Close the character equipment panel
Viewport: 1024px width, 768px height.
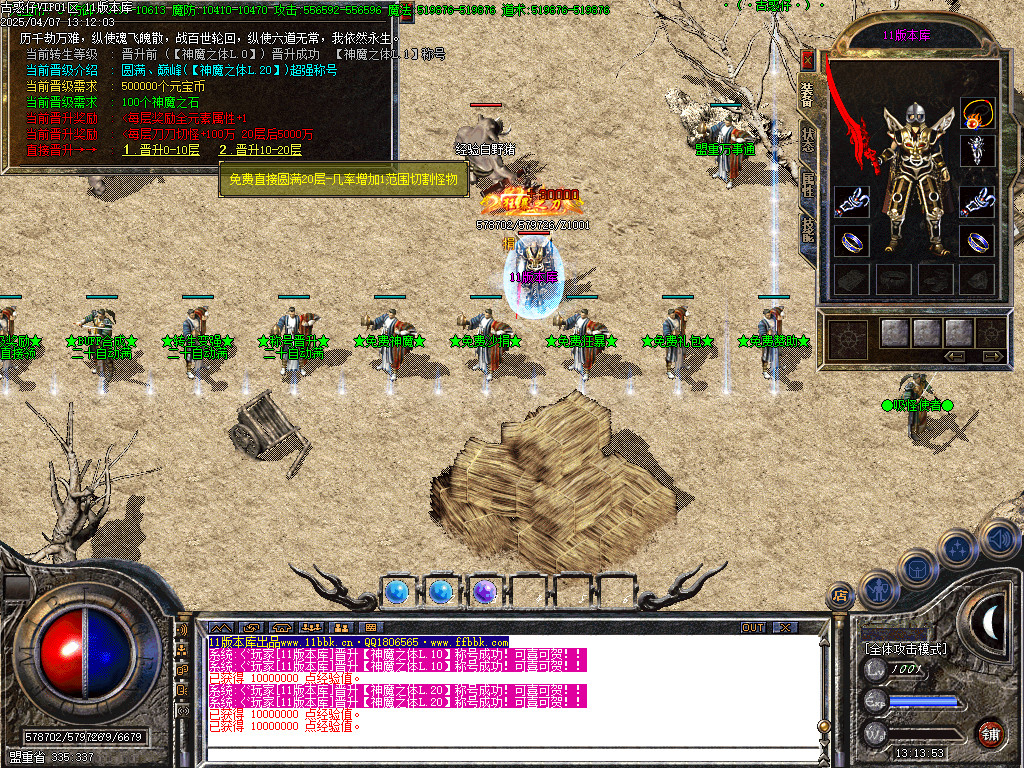pyautogui.click(x=808, y=60)
